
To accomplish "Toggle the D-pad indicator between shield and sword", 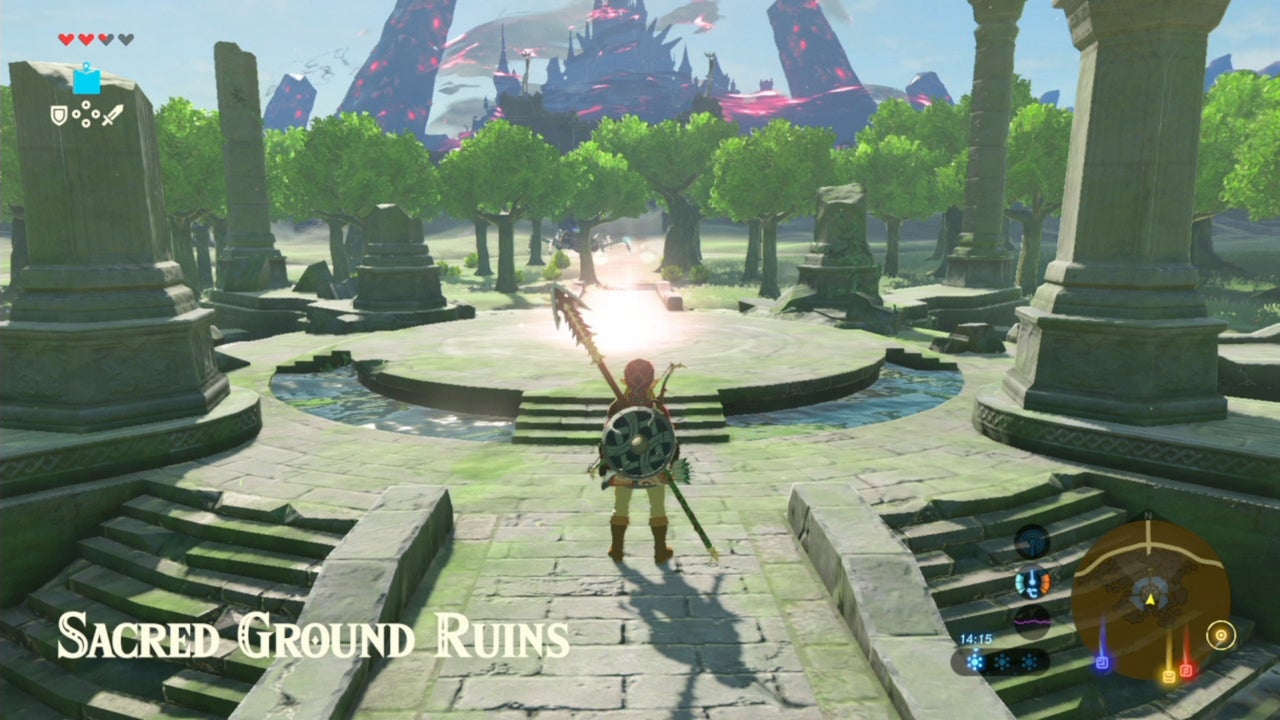I will [x=86, y=113].
